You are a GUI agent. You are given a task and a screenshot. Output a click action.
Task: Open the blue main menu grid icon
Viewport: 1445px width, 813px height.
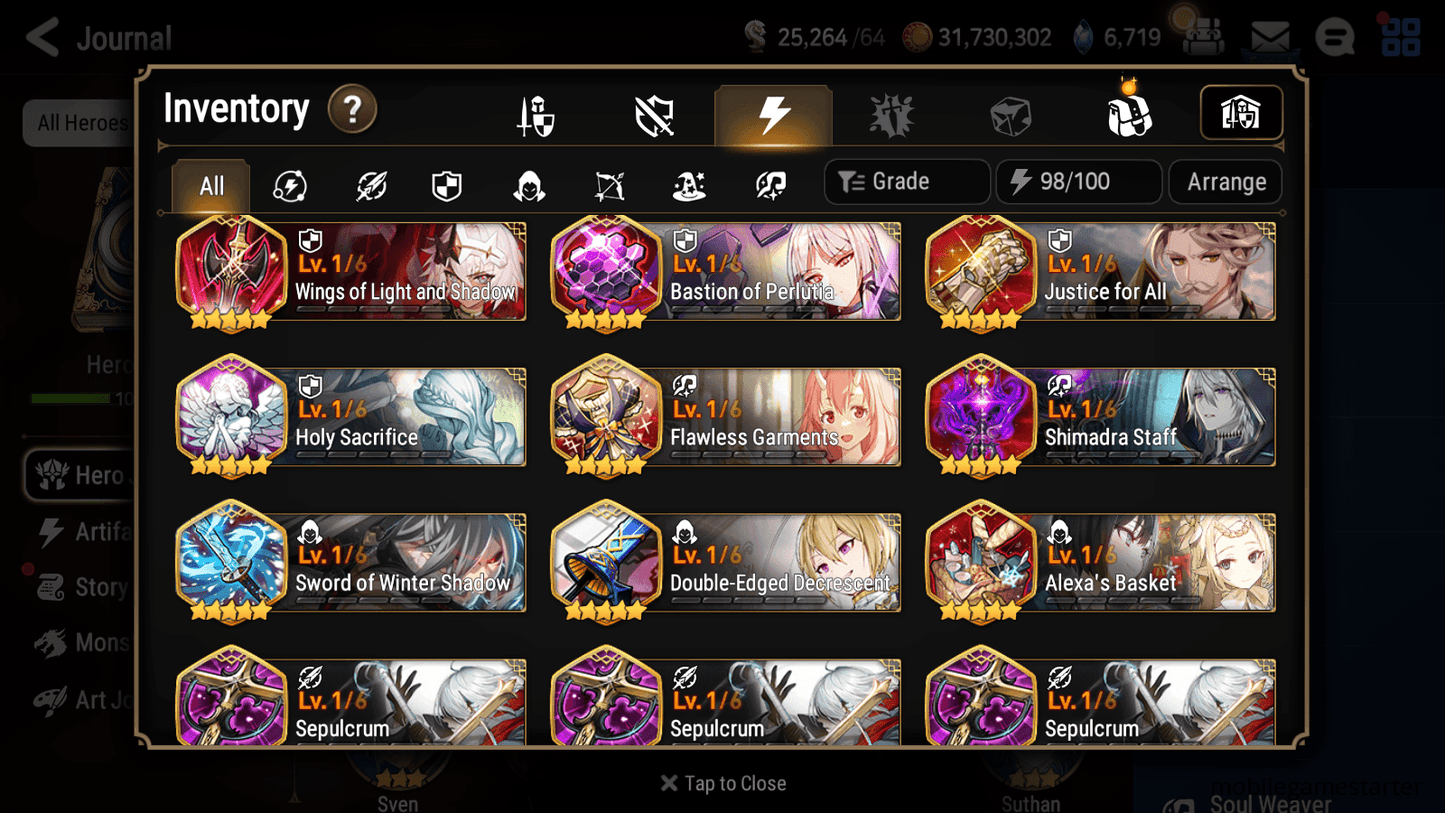pyautogui.click(x=1400, y=36)
